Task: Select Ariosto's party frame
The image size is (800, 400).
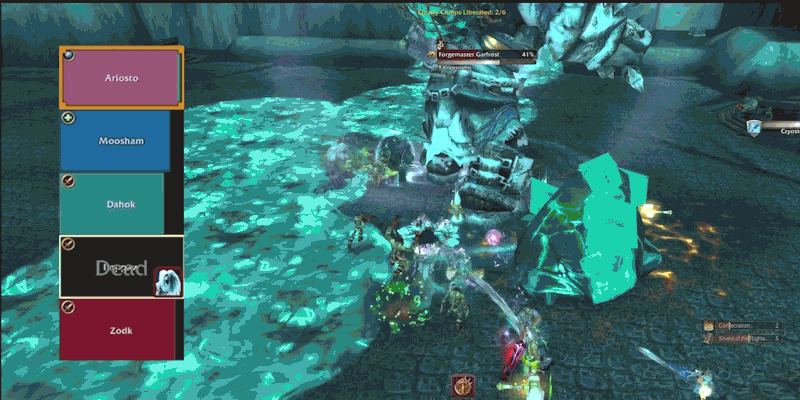Action: click(x=122, y=77)
